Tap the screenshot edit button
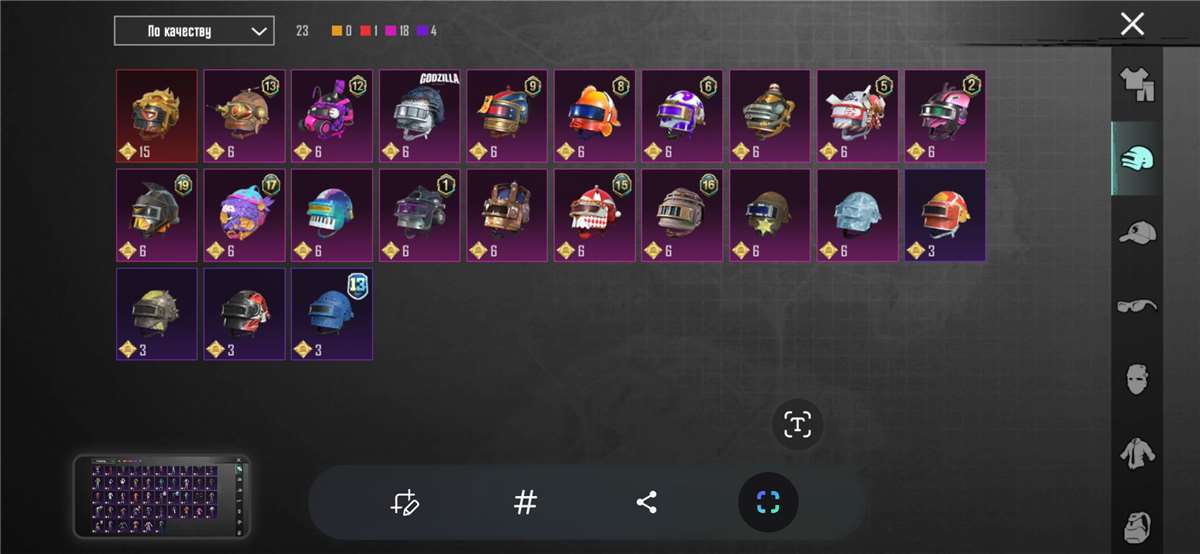 click(405, 502)
